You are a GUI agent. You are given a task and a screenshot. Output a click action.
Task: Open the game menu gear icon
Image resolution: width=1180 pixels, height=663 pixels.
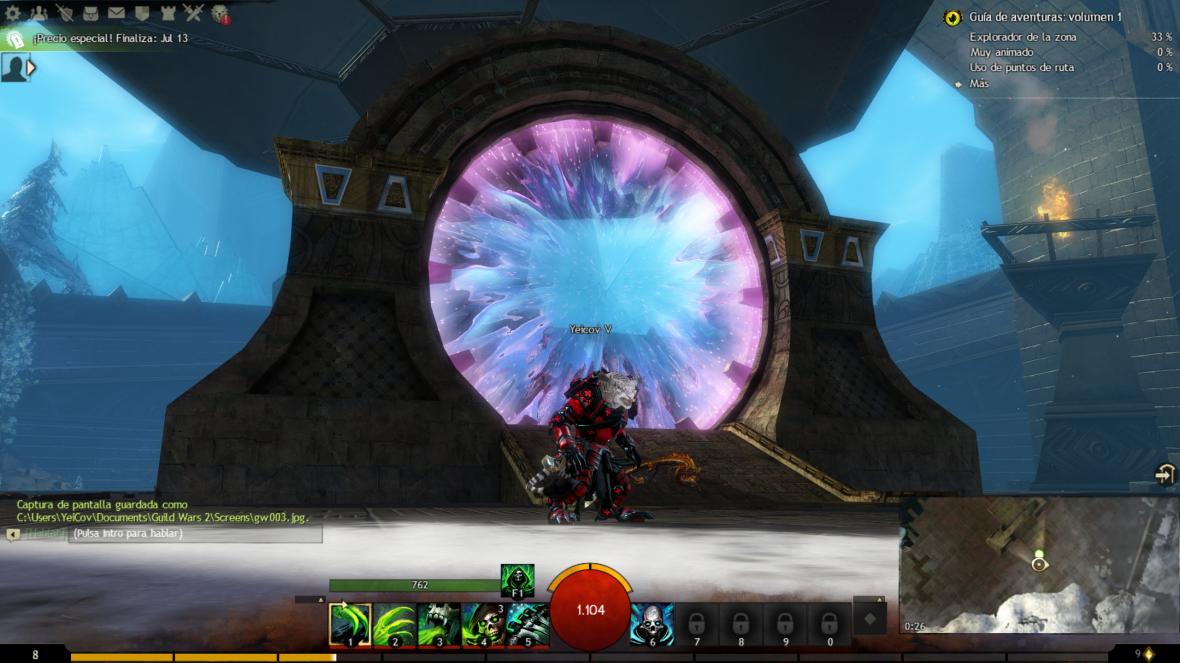(13, 13)
